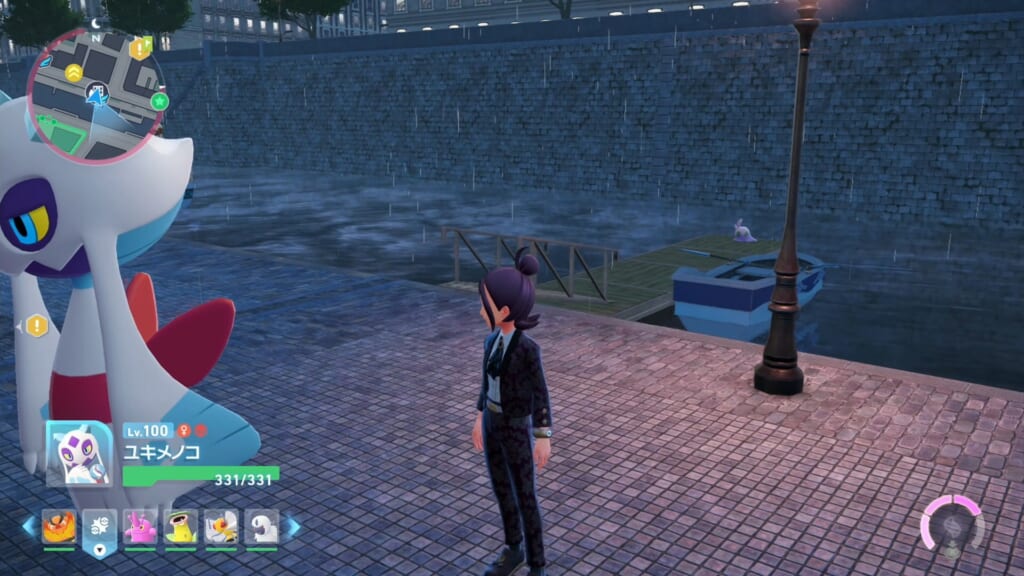Select the white Absol party slot
The width and height of the screenshot is (1024, 576).
pyautogui.click(x=261, y=526)
